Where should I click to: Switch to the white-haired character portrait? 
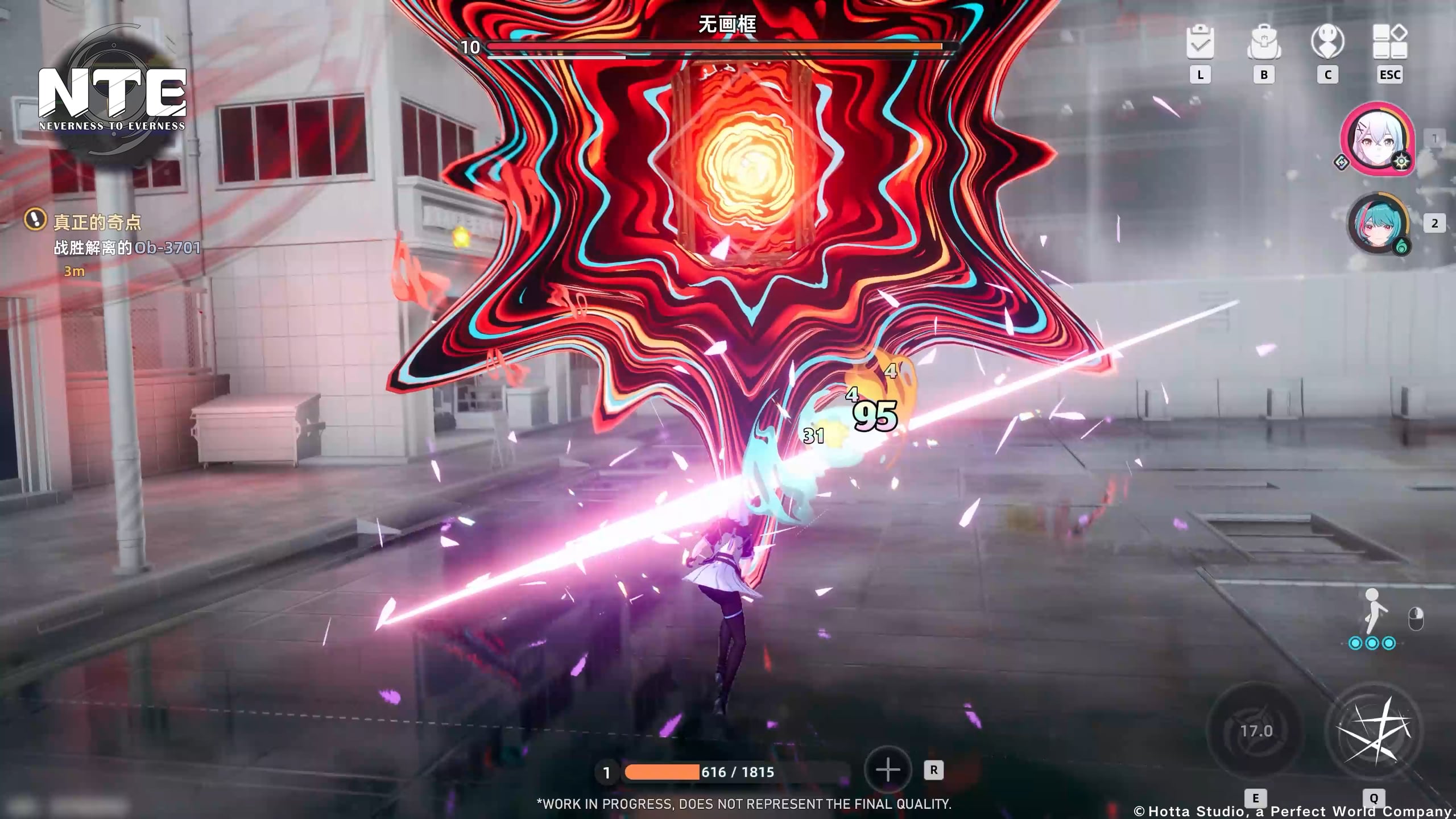(x=1378, y=140)
